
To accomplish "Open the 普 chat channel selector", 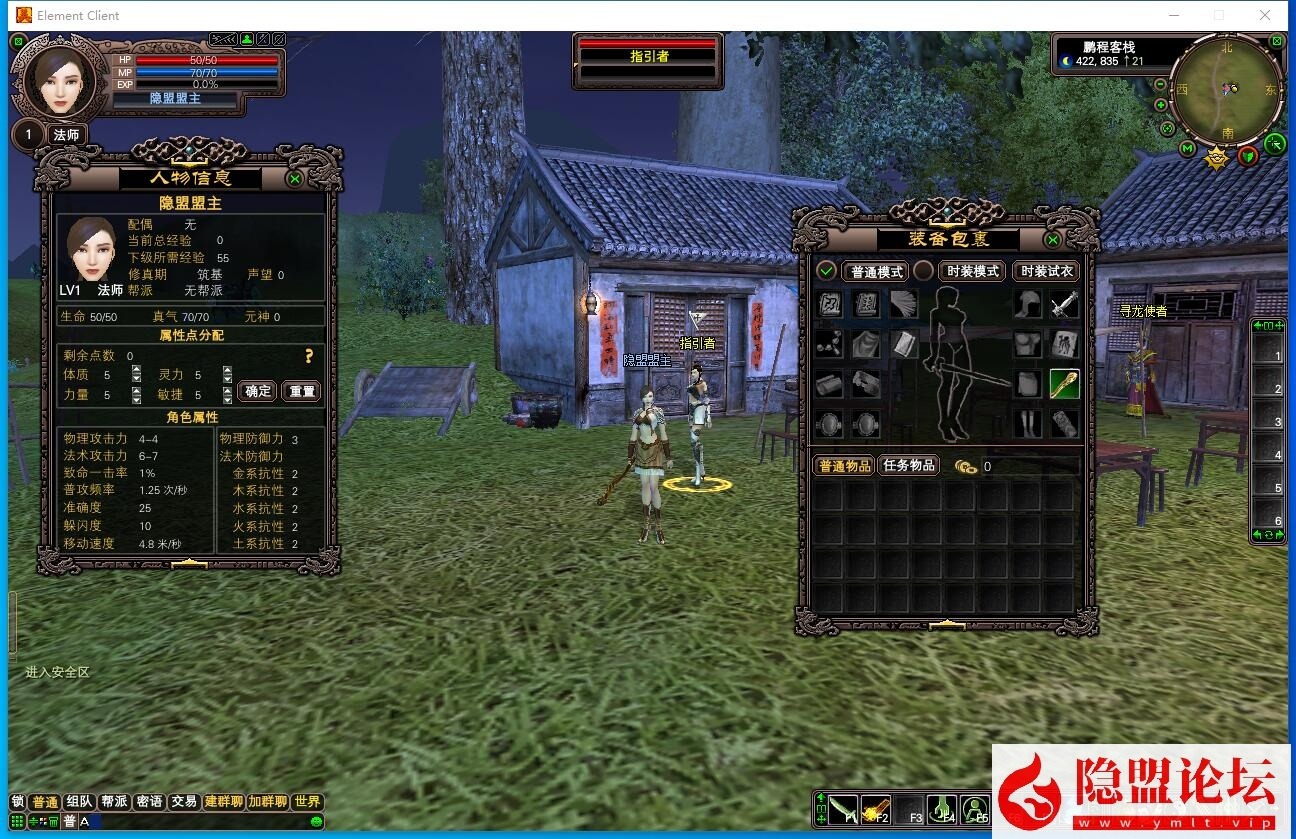I will 70,821.
